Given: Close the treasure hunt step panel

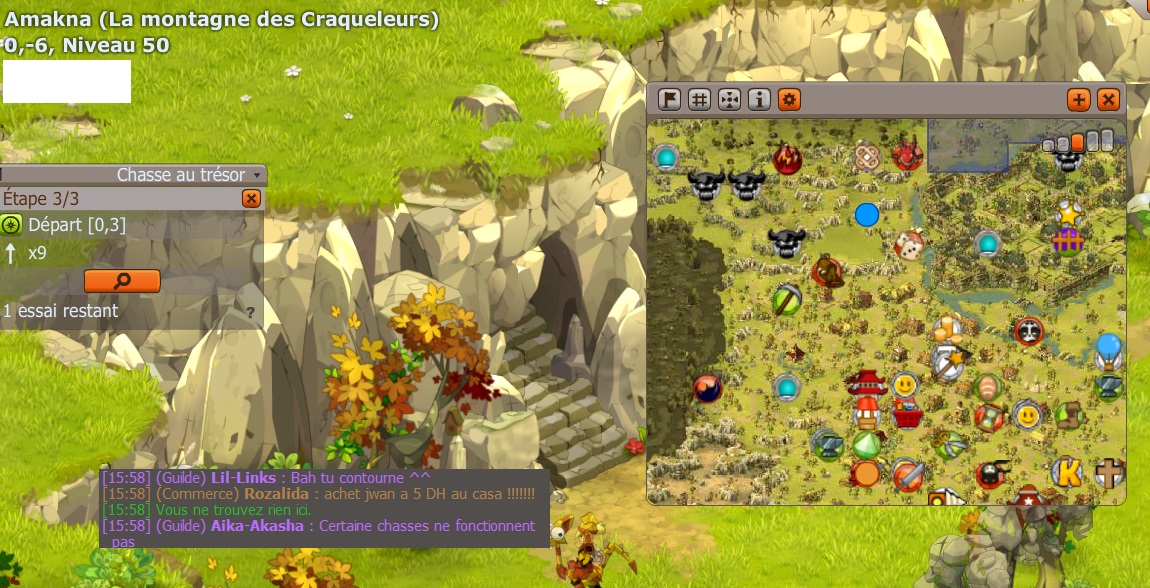Looking at the screenshot, I should pyautogui.click(x=251, y=199).
